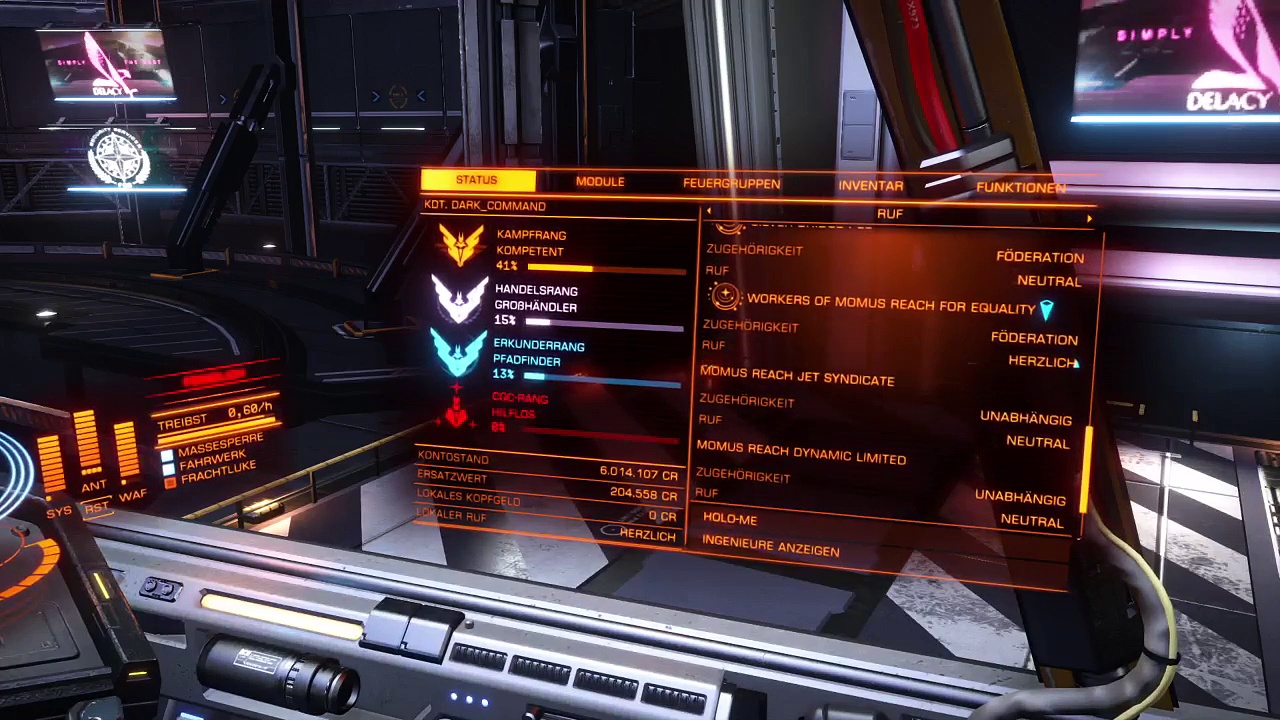1280x720 pixels.
Task: Select Momus Reach Jet Syndicate faction
Action: (x=797, y=376)
